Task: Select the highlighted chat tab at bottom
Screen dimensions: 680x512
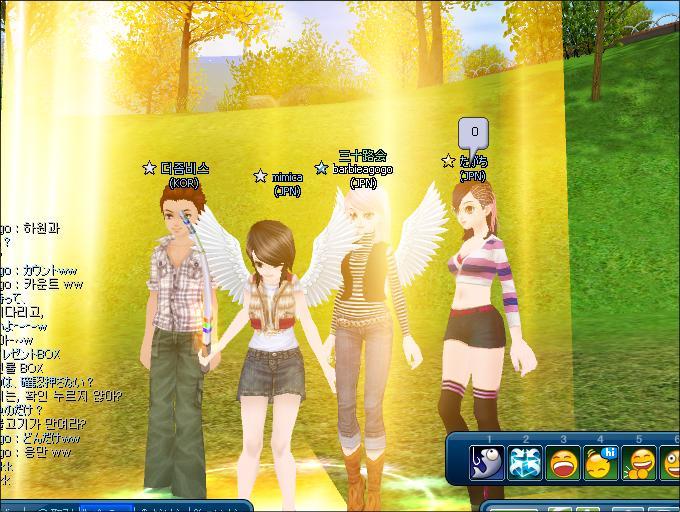Action: coord(106,507)
